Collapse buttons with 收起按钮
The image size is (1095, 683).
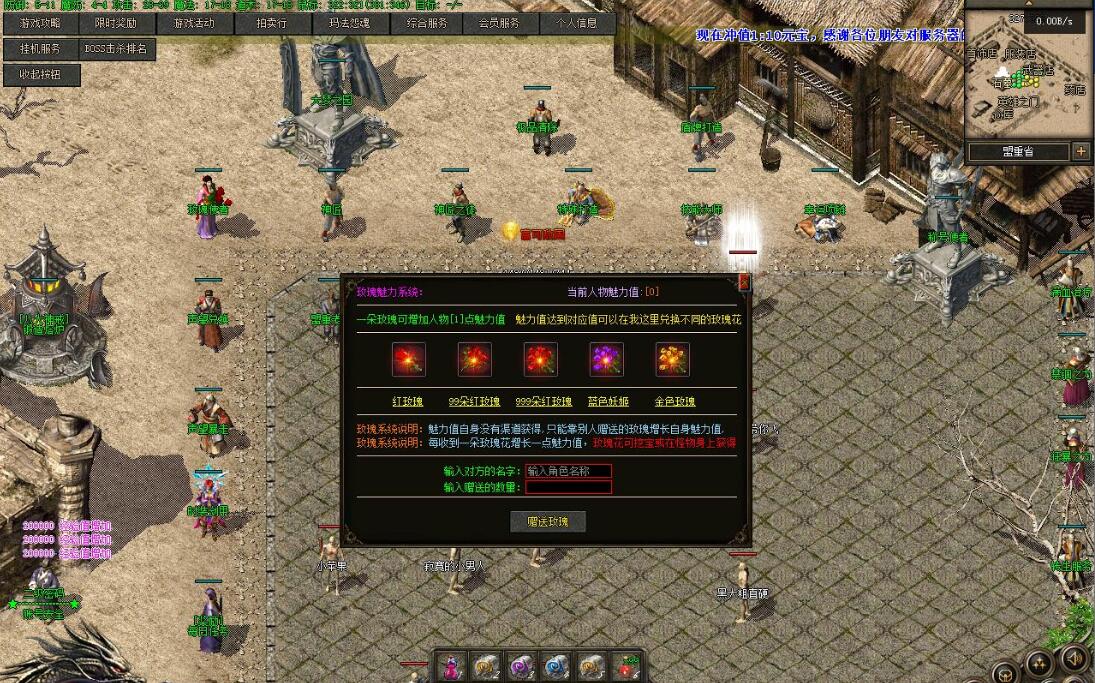pyautogui.click(x=39, y=74)
